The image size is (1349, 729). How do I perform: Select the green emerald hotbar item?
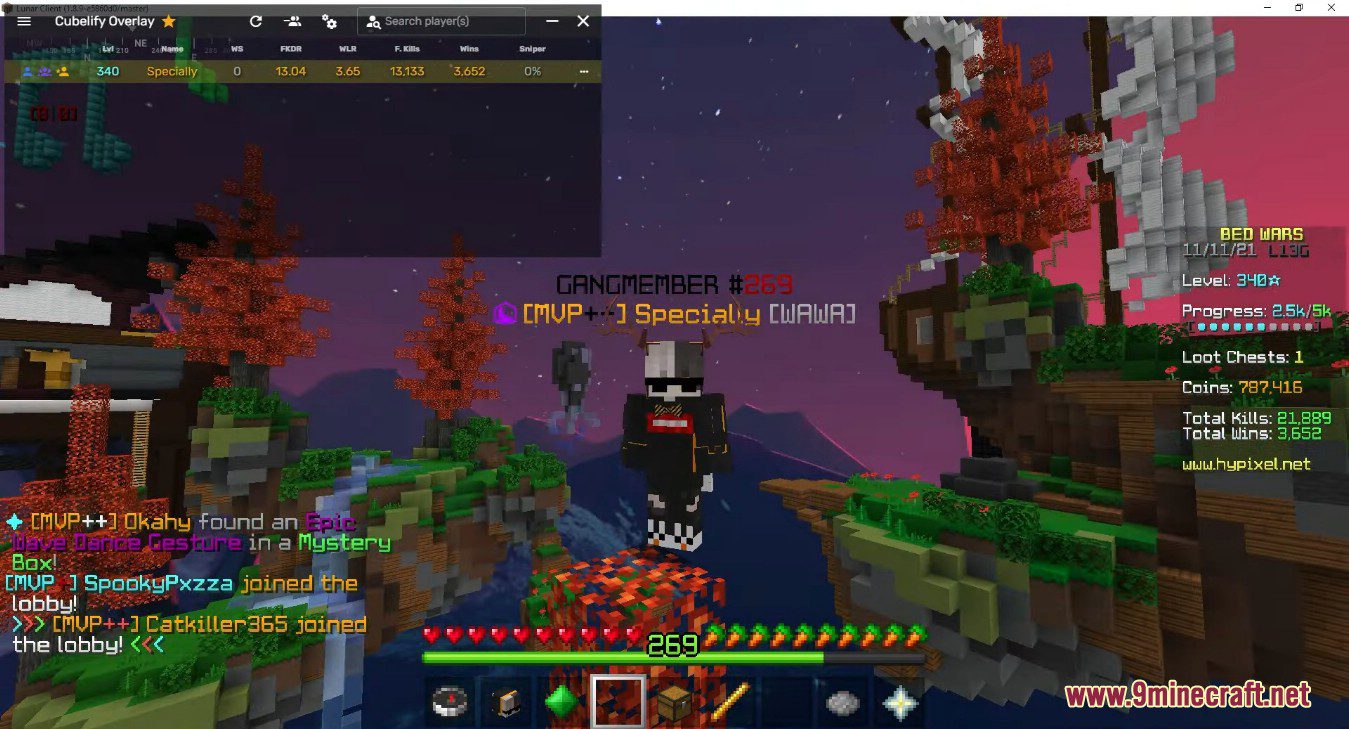point(562,704)
